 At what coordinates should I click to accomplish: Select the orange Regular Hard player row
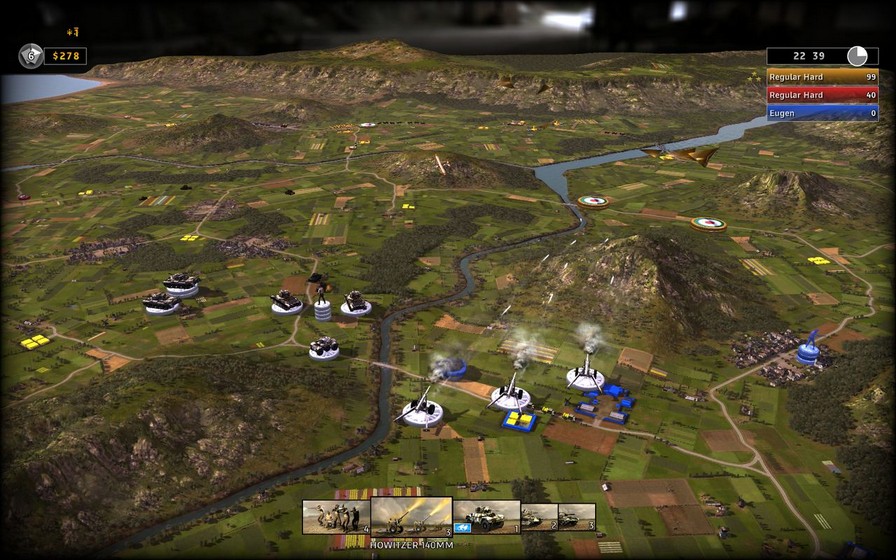coord(822,76)
